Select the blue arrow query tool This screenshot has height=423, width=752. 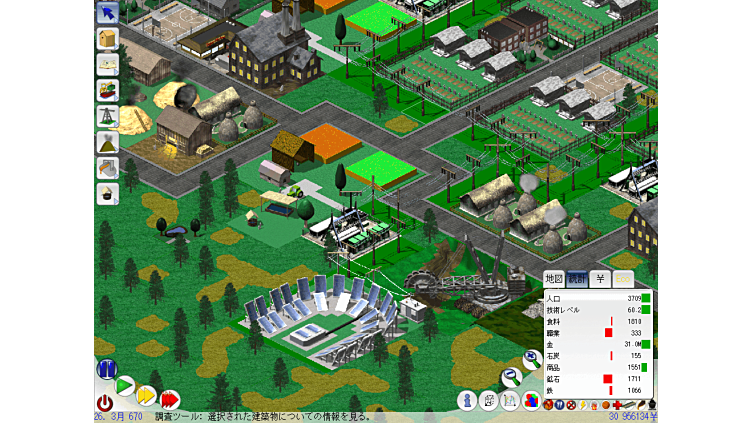click(107, 13)
